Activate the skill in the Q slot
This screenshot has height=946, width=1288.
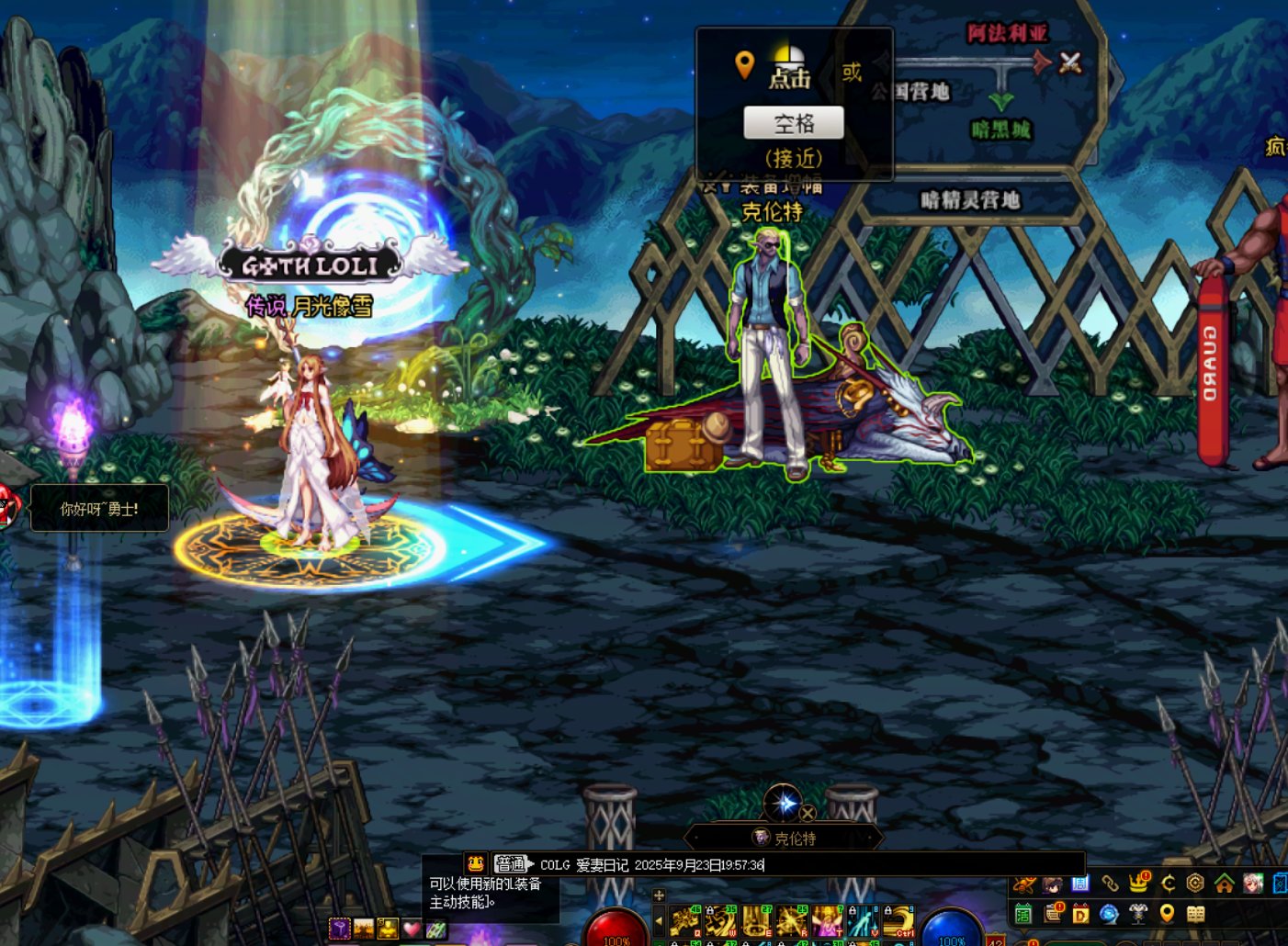click(x=684, y=920)
